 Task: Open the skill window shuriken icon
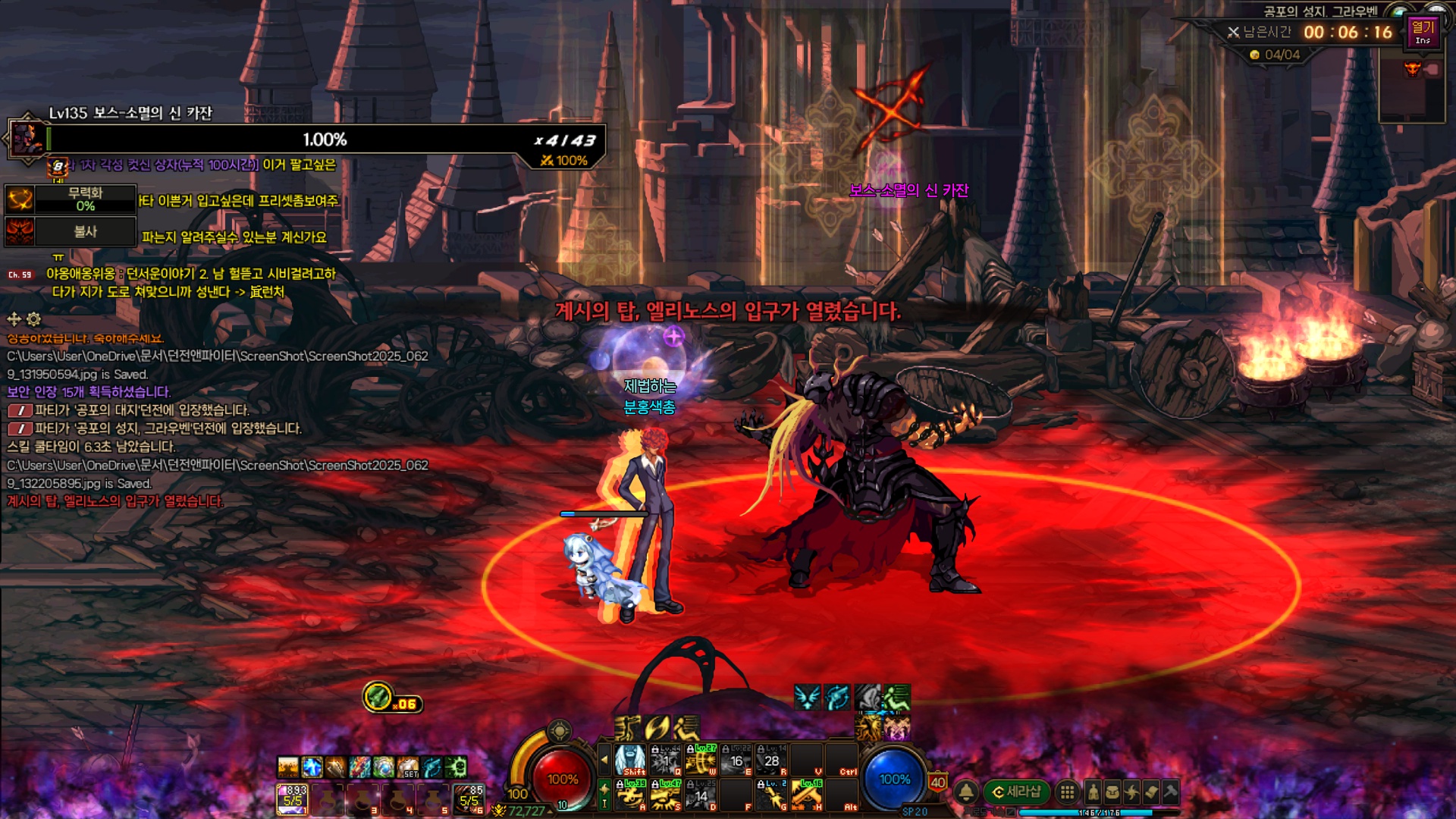pyautogui.click(x=1131, y=792)
